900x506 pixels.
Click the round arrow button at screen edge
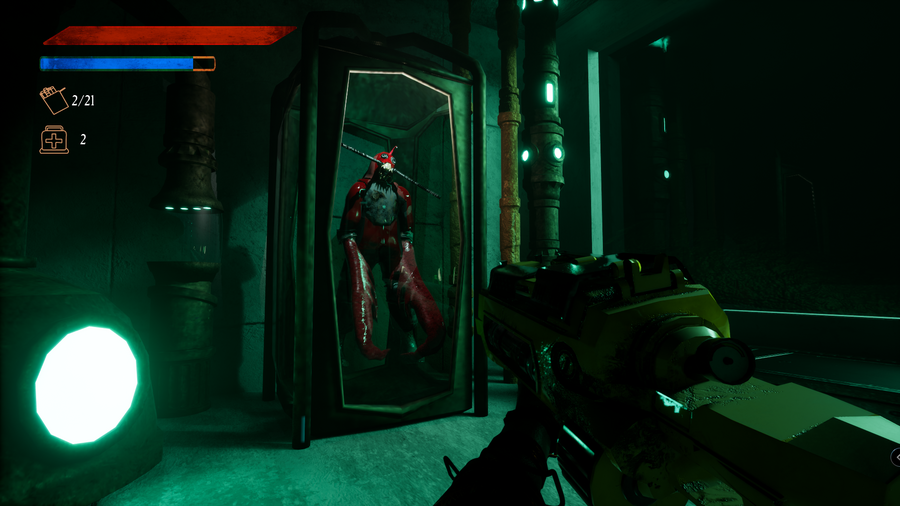(x=896, y=457)
